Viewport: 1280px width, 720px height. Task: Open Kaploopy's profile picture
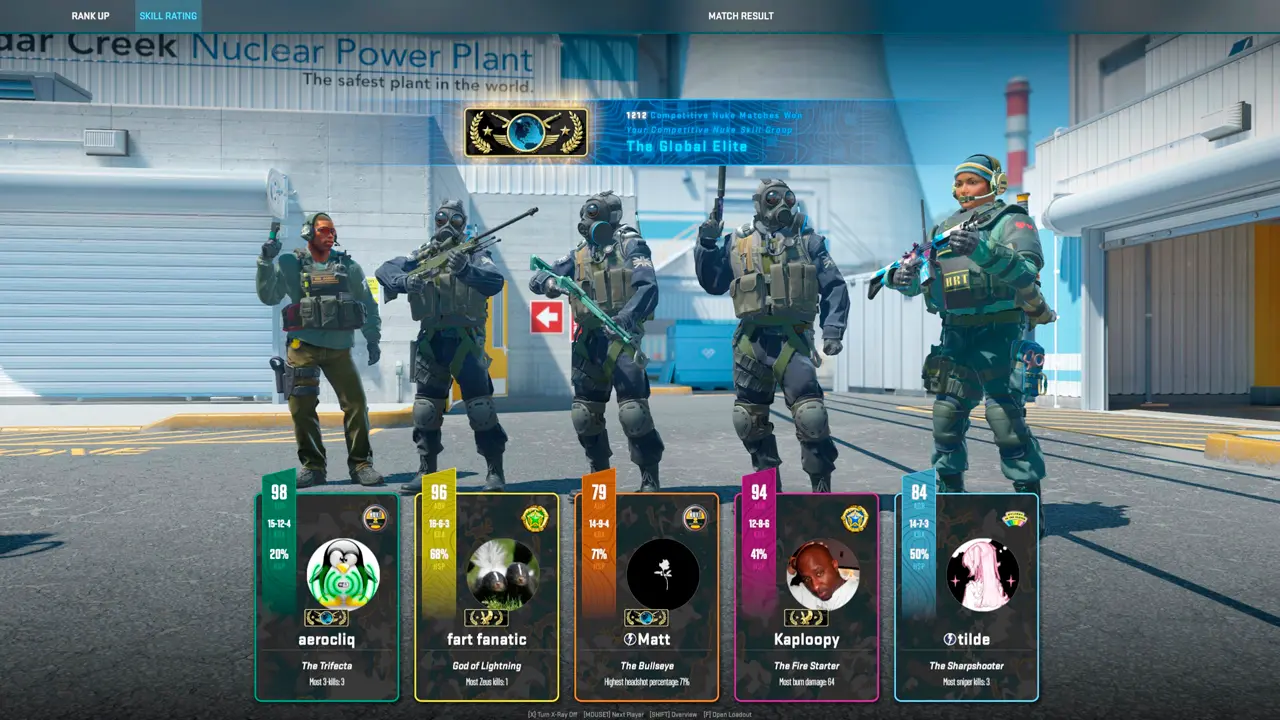click(823, 574)
